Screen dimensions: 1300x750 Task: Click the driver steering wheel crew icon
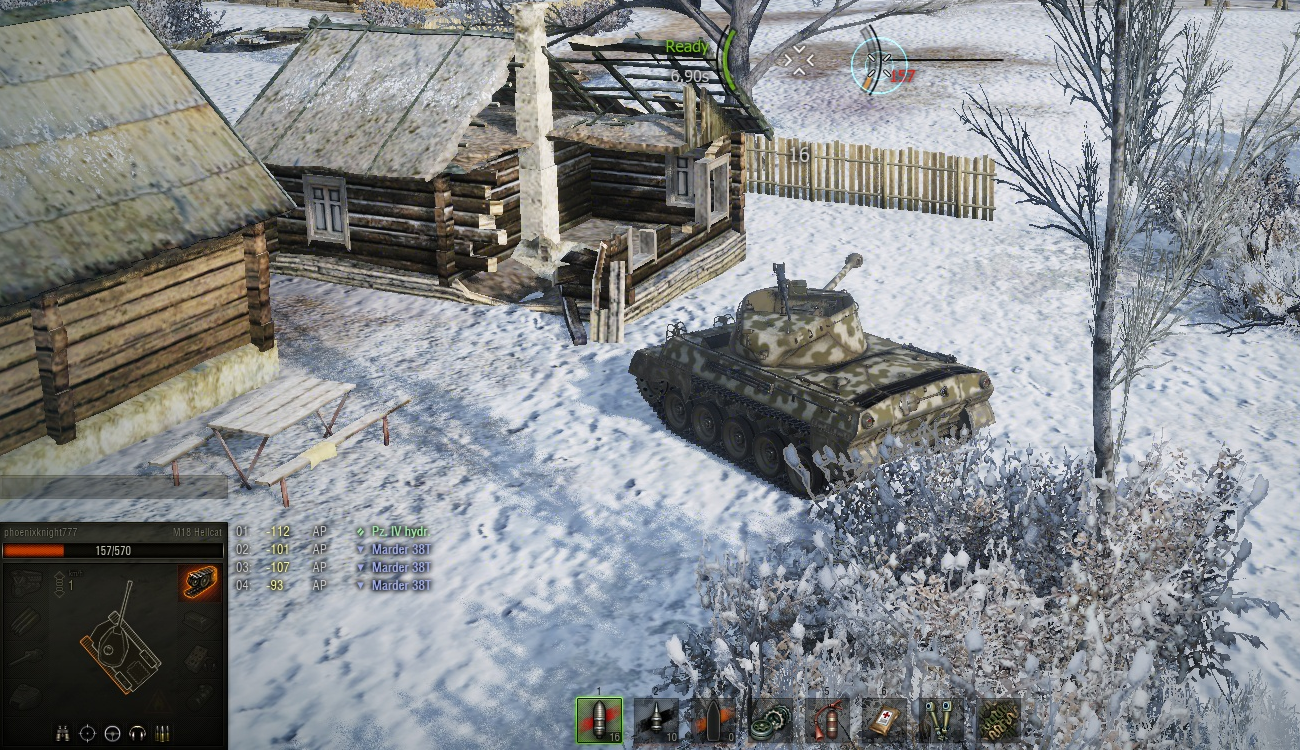112,733
